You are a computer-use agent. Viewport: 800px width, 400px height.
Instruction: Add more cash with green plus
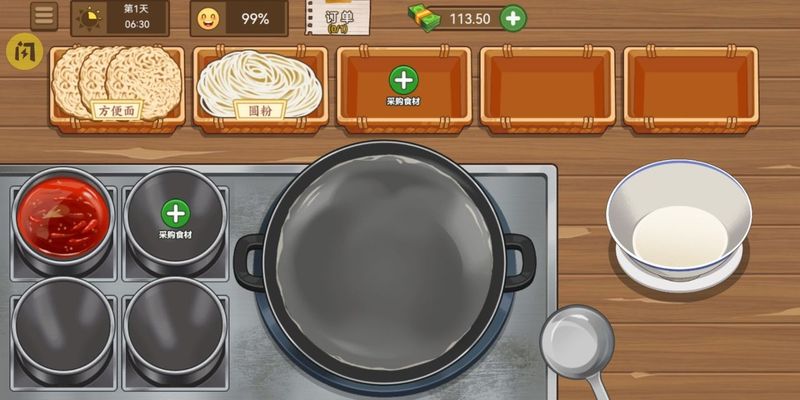pos(512,18)
